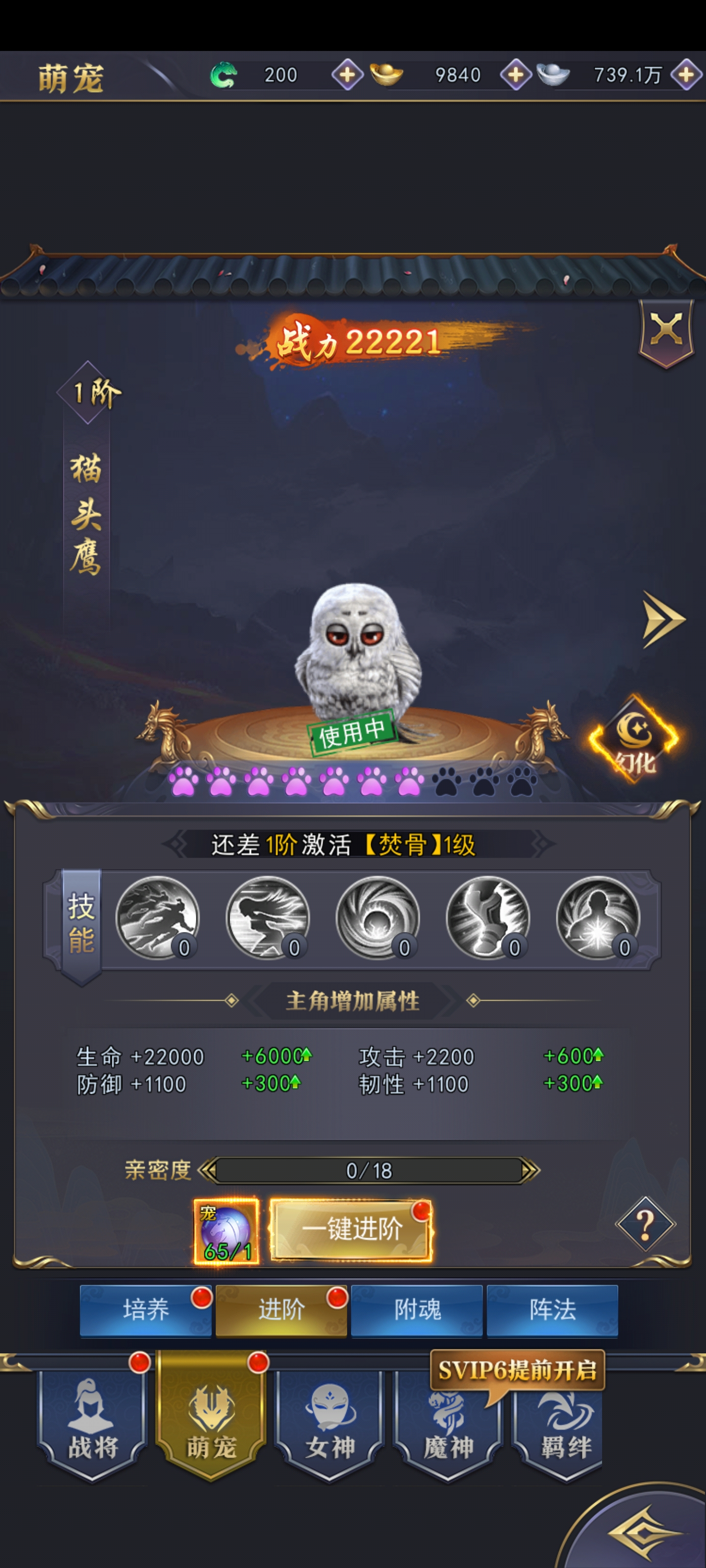This screenshot has width=706, height=1568.
Task: Open the question mark help button
Action: [x=645, y=1225]
